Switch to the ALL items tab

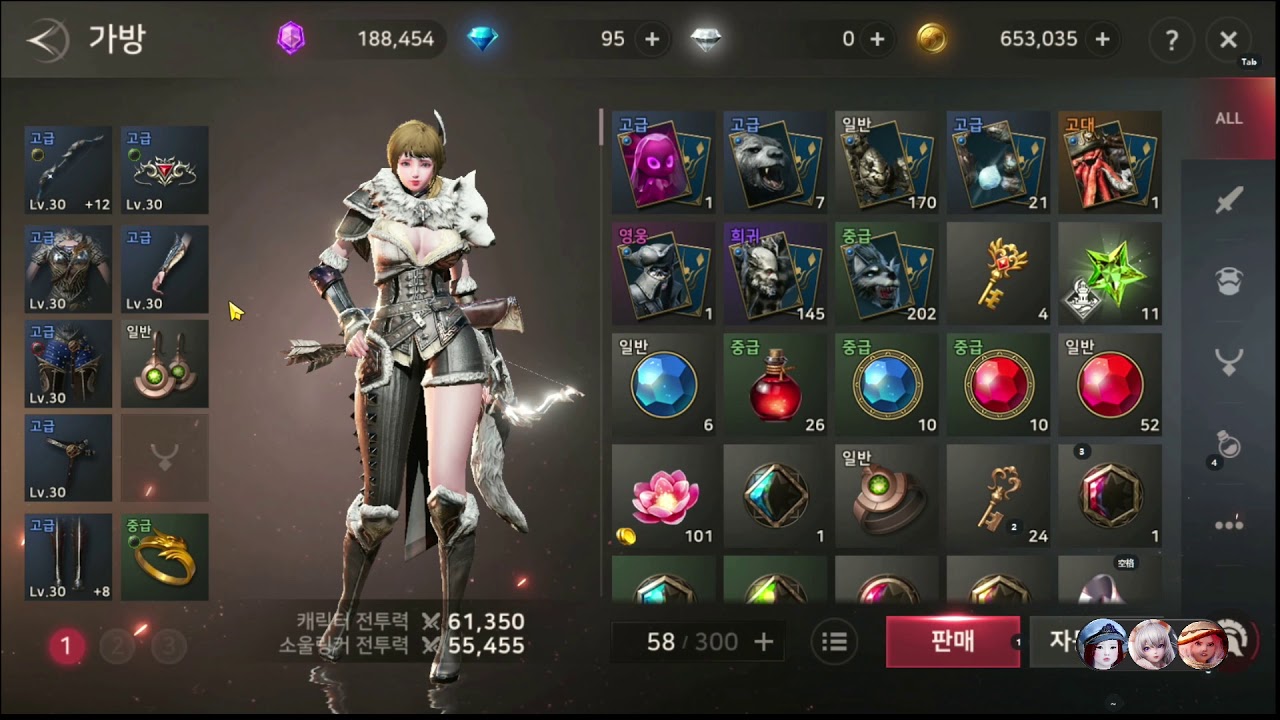click(x=1229, y=118)
